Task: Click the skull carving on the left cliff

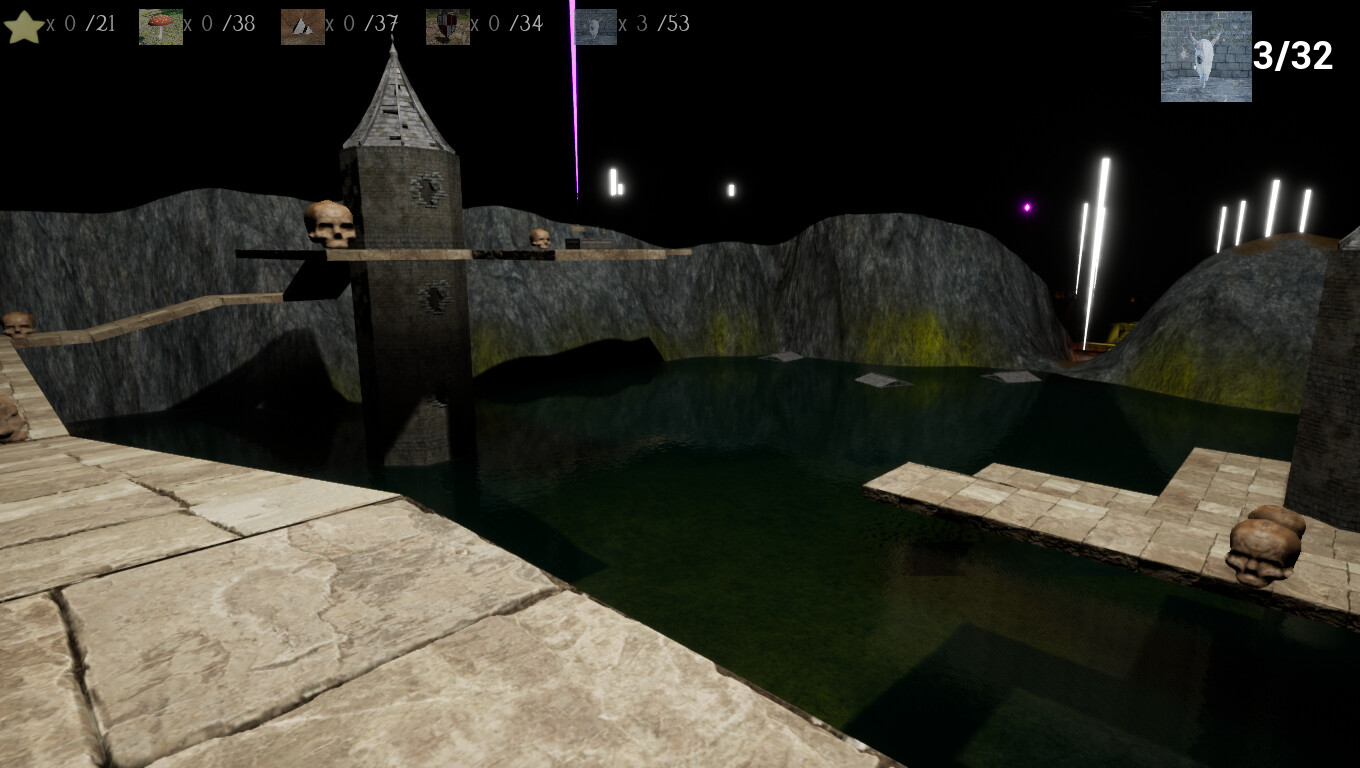Action: (x=14, y=325)
